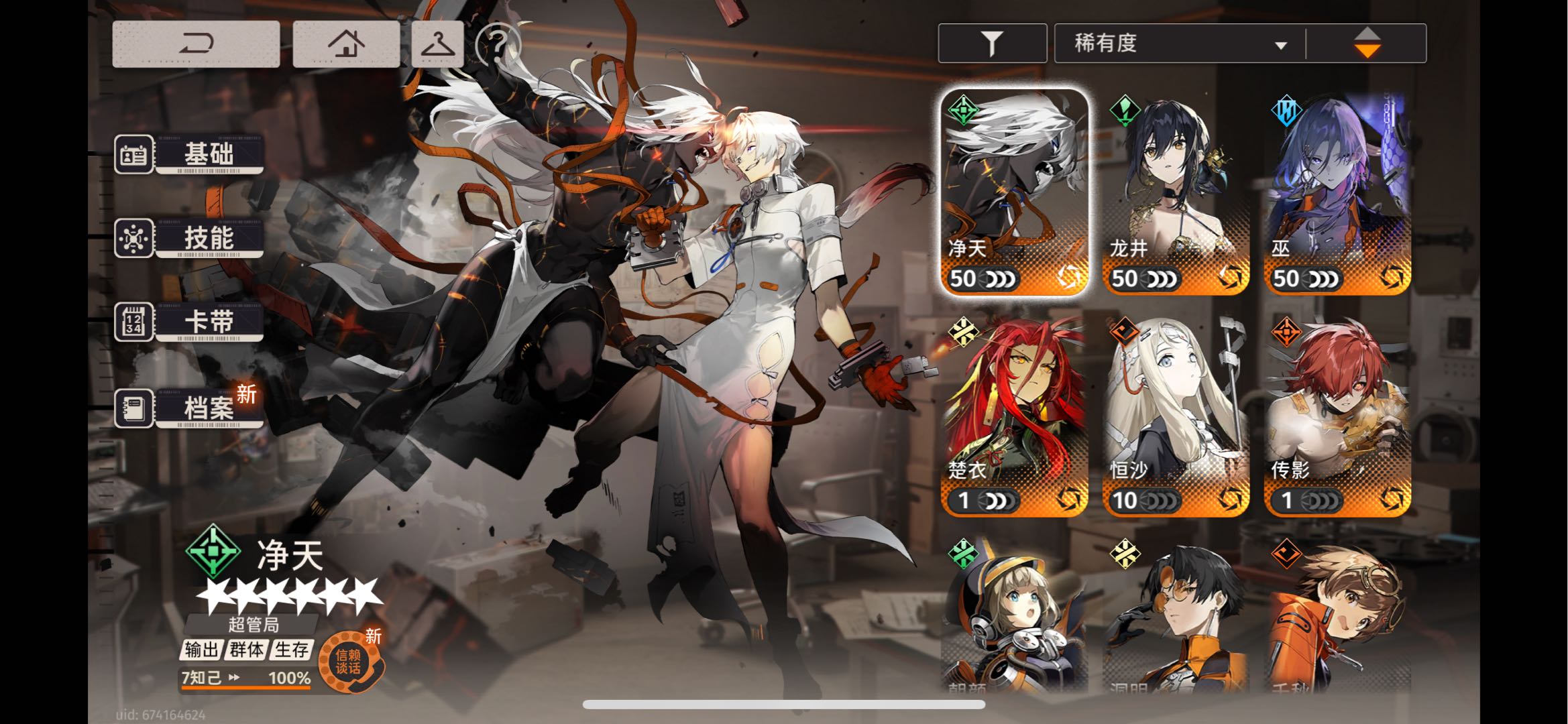Go back with the return arrow button
This screenshot has height=724, width=1568.
pyautogui.click(x=196, y=44)
